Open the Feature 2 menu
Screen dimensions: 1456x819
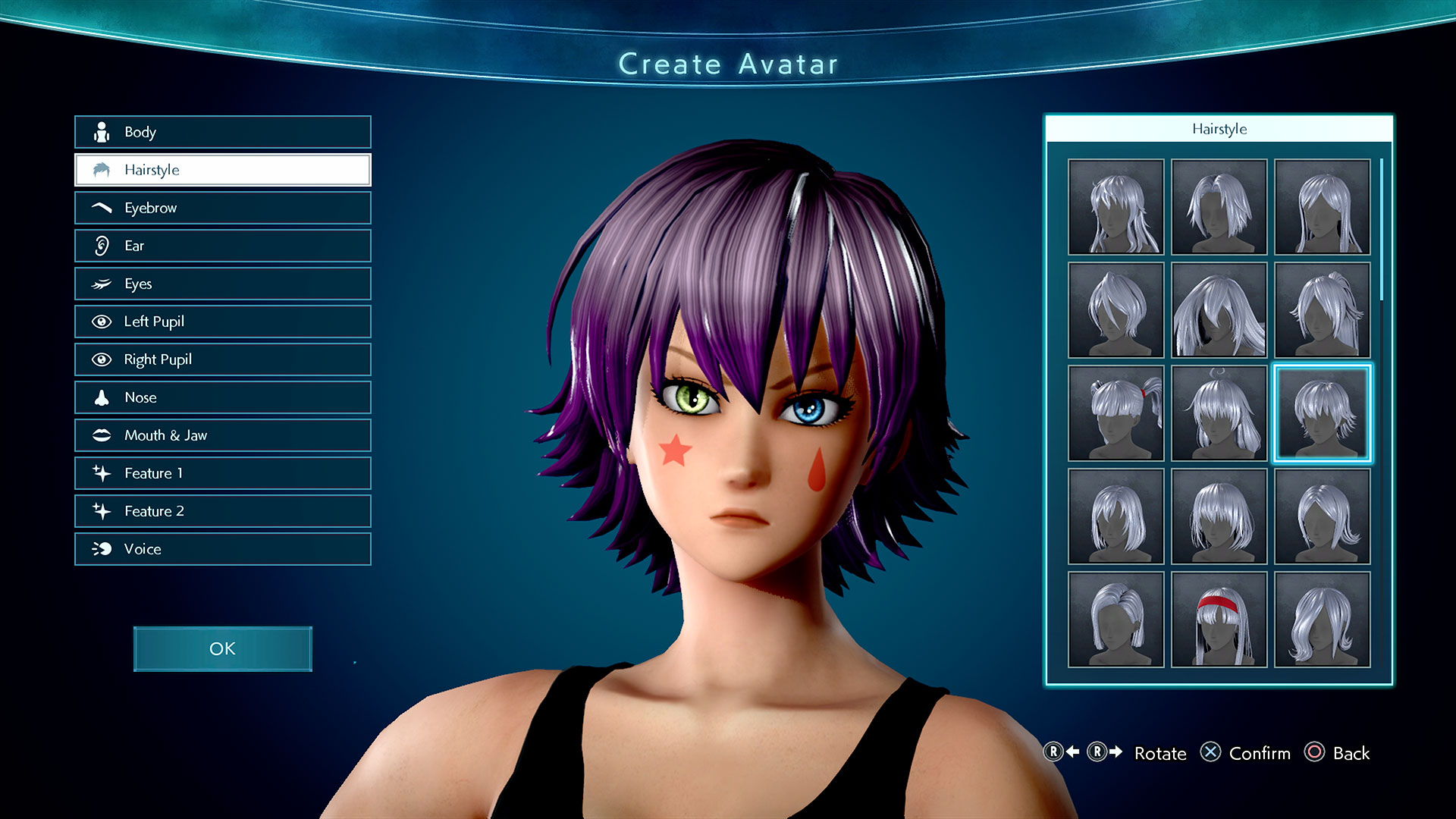222,511
